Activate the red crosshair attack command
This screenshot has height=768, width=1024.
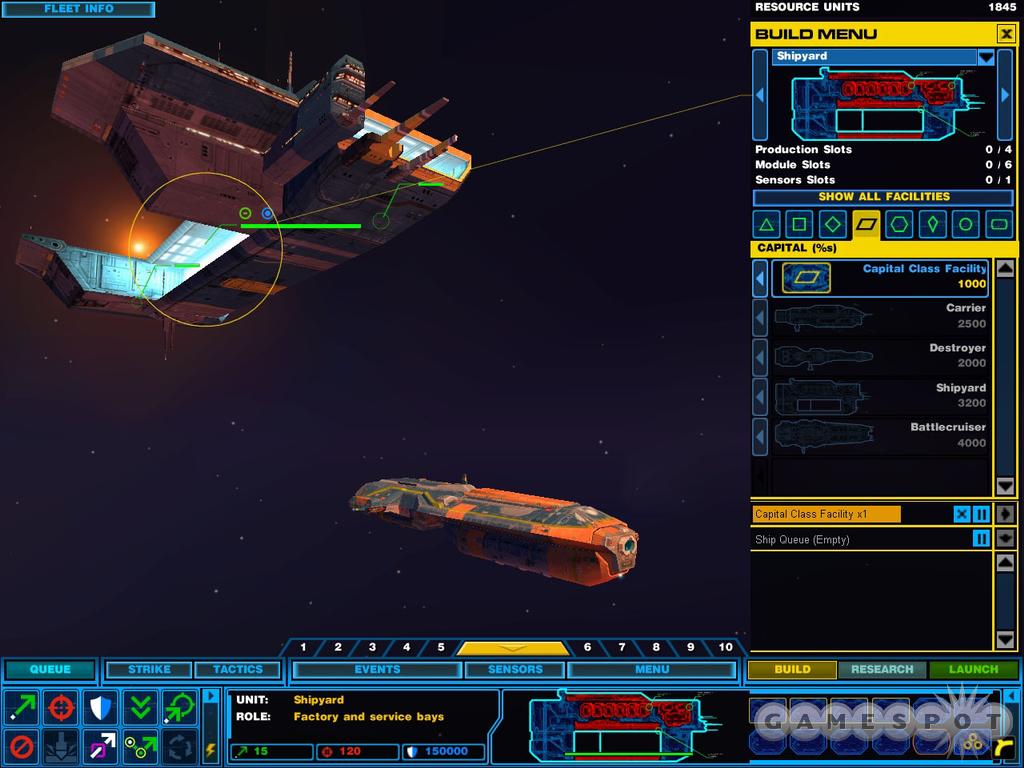pyautogui.click(x=61, y=707)
